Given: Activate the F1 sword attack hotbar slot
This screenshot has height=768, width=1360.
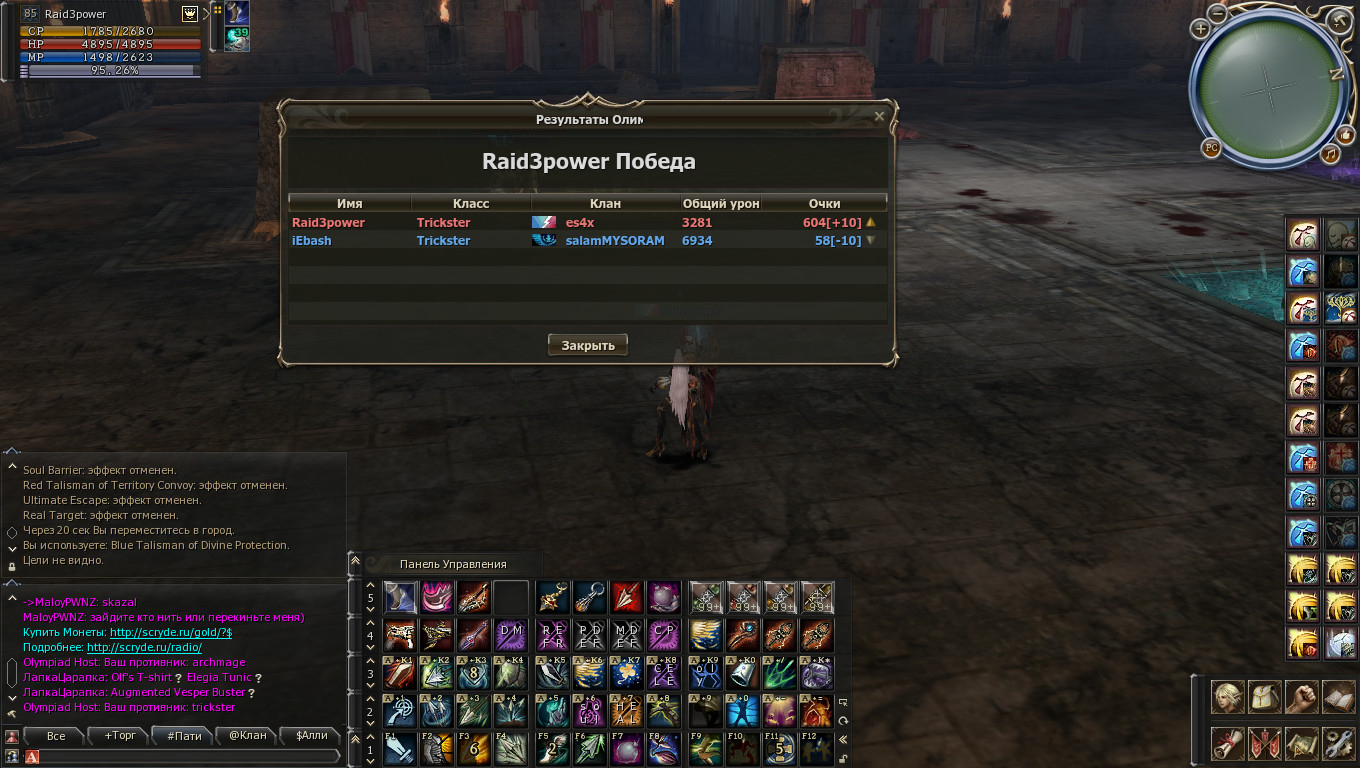Looking at the screenshot, I should point(400,748).
